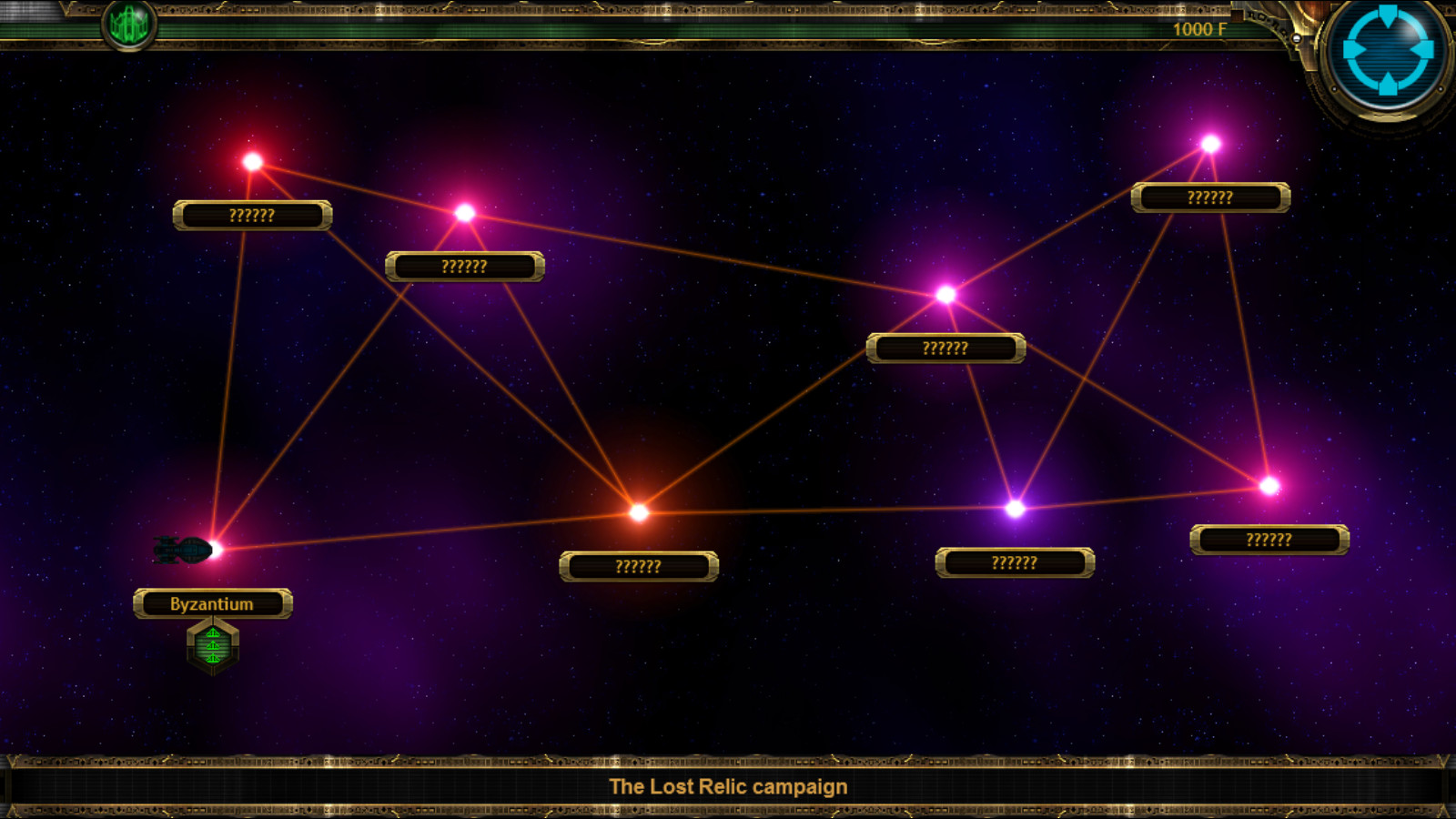Viewport: 1456px width, 819px height.
Task: Click the Byzantium star point
Action: tap(216, 548)
